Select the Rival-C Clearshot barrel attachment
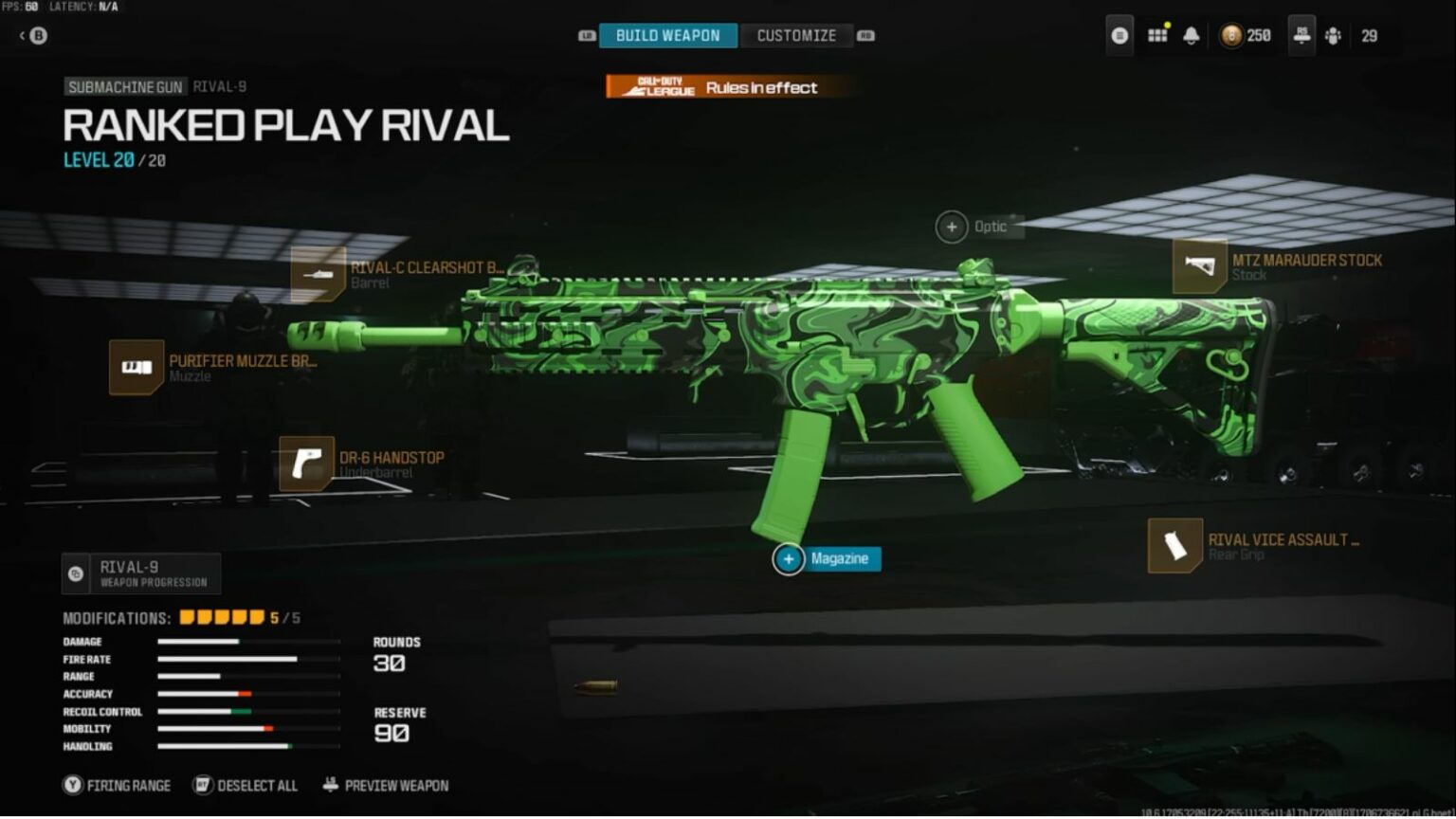Screen dimensions: 1456x819 coord(318,274)
